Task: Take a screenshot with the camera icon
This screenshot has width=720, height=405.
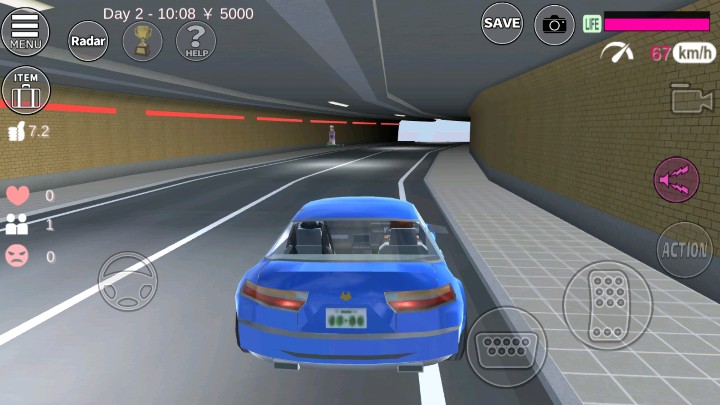Action: [554, 24]
